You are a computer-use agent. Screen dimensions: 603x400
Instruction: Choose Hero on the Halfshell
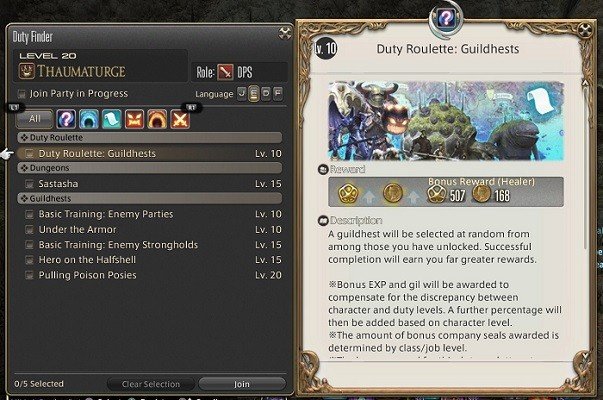pos(92,259)
